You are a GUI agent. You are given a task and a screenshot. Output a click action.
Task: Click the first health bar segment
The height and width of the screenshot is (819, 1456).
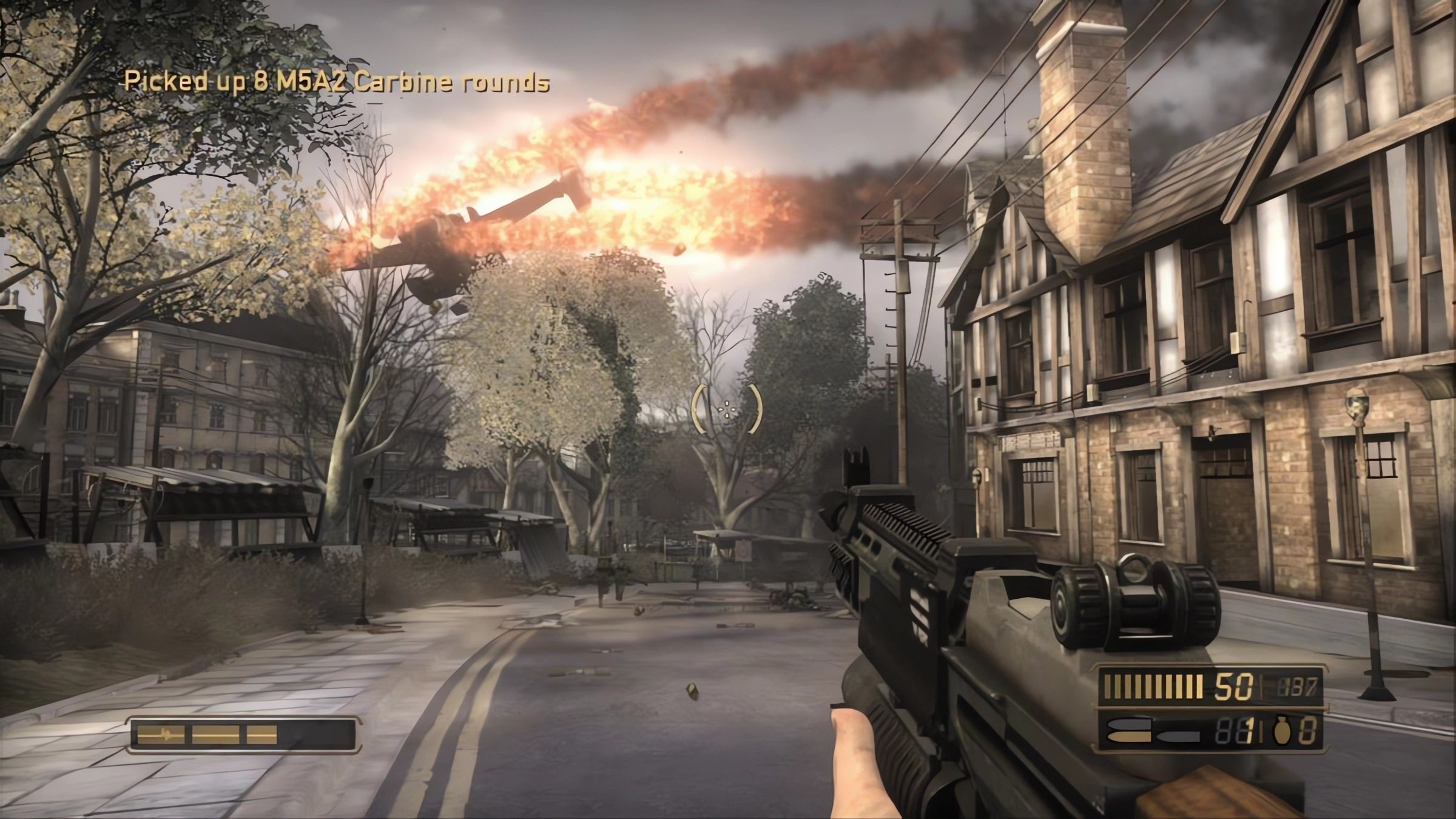point(161,734)
